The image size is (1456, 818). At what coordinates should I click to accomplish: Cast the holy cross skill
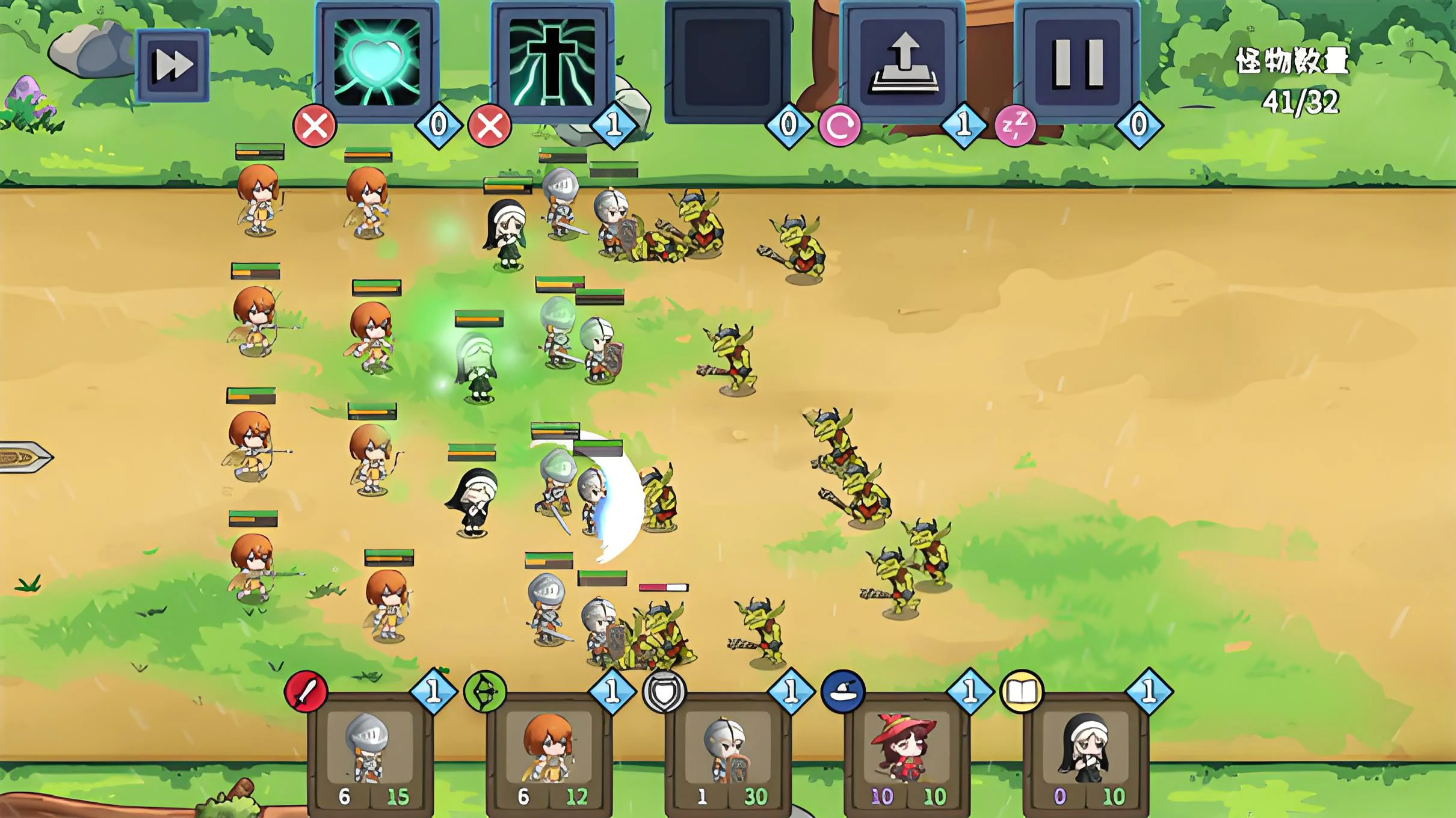coord(552,61)
